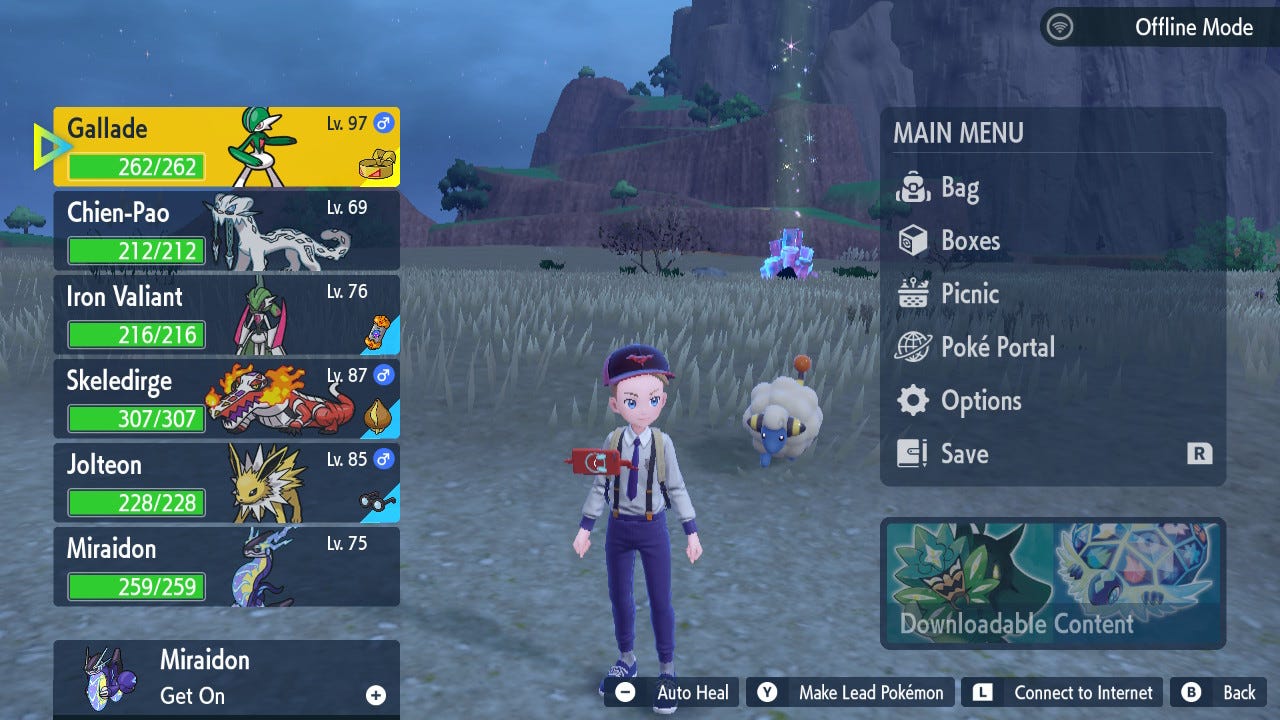The image size is (1280, 720).
Task: Choose the Lv. 75 Miraidon party slot
Action: click(226, 567)
